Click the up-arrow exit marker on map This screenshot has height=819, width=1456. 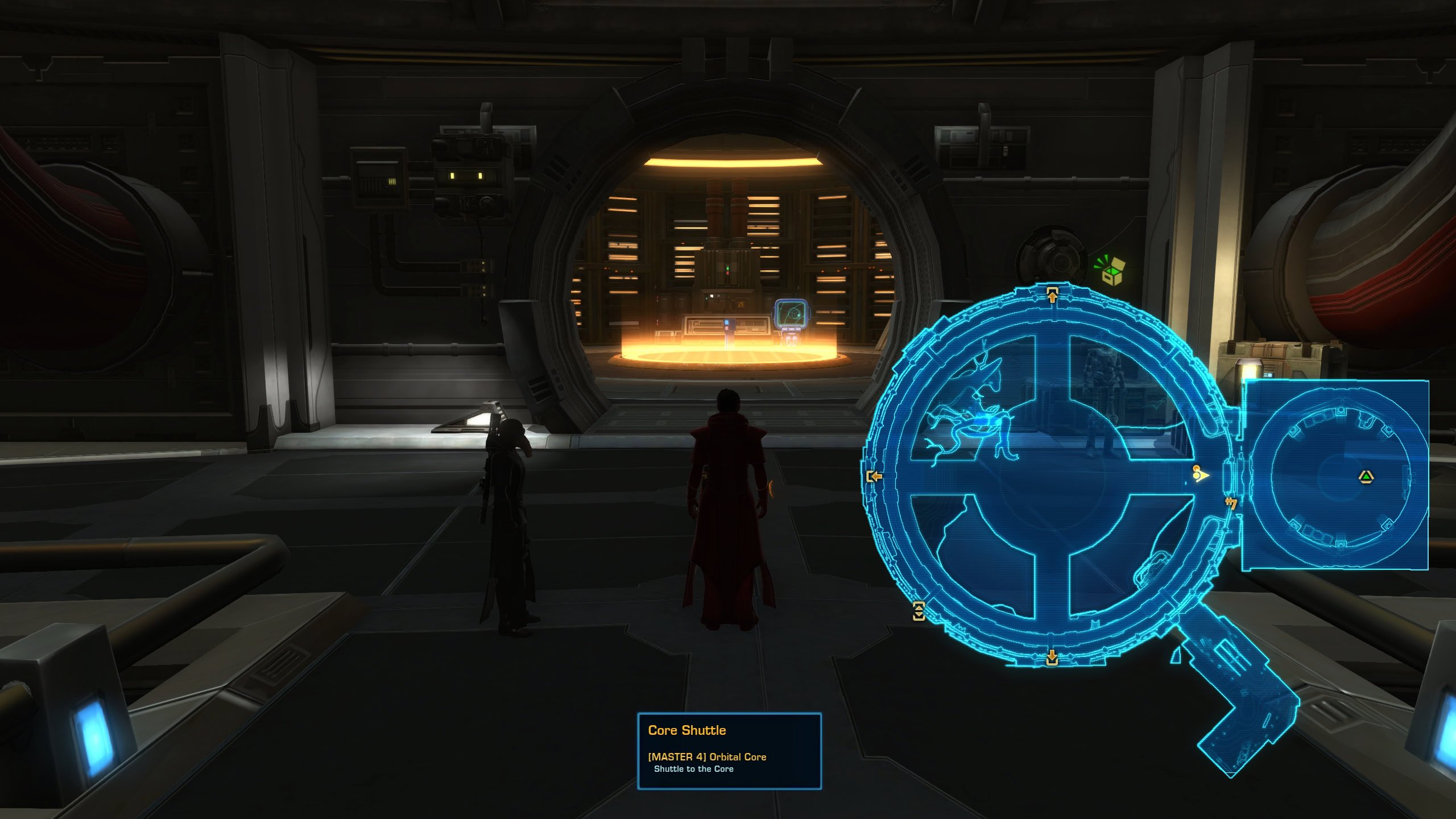(1052, 295)
